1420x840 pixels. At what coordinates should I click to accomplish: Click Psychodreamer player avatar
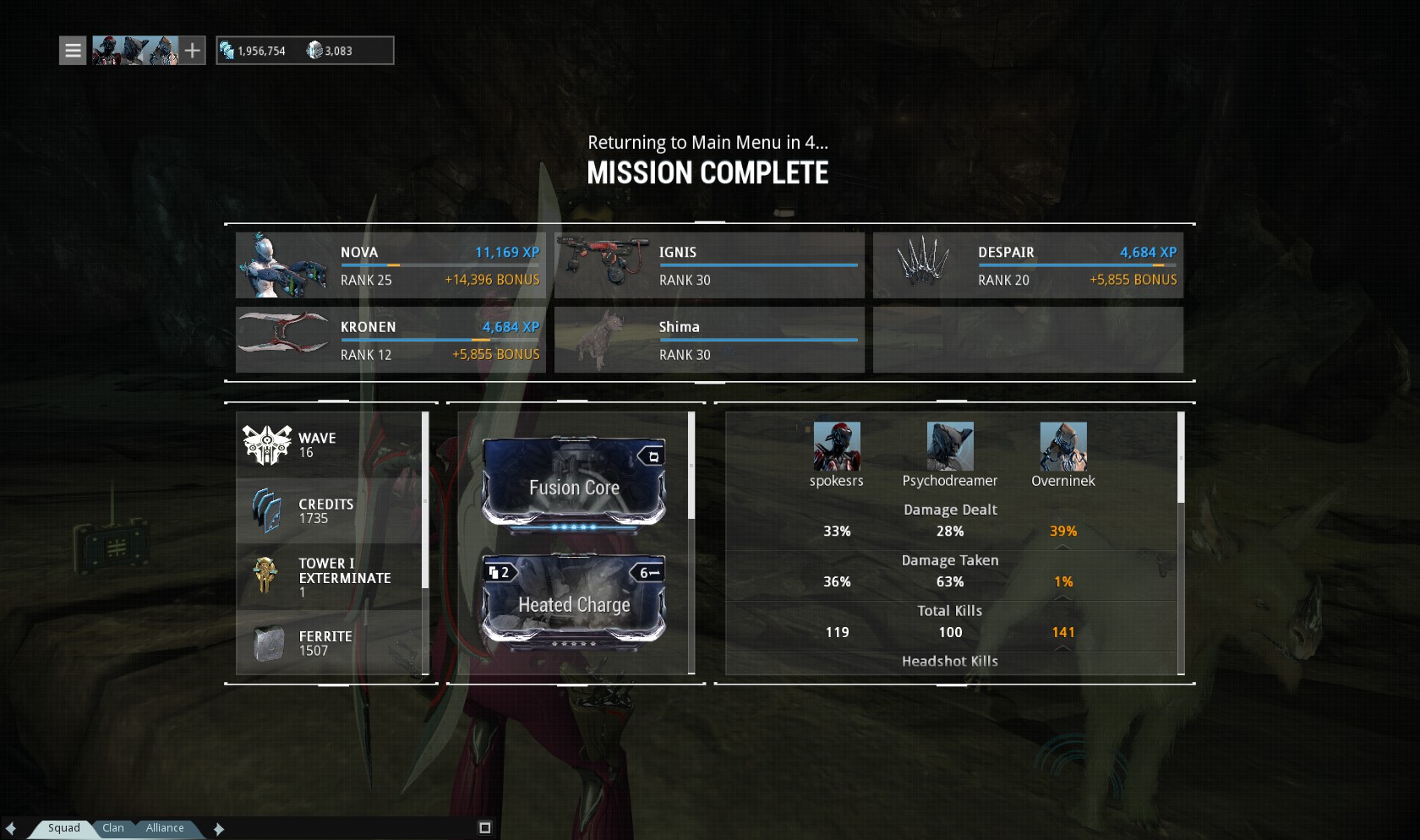pos(950,446)
